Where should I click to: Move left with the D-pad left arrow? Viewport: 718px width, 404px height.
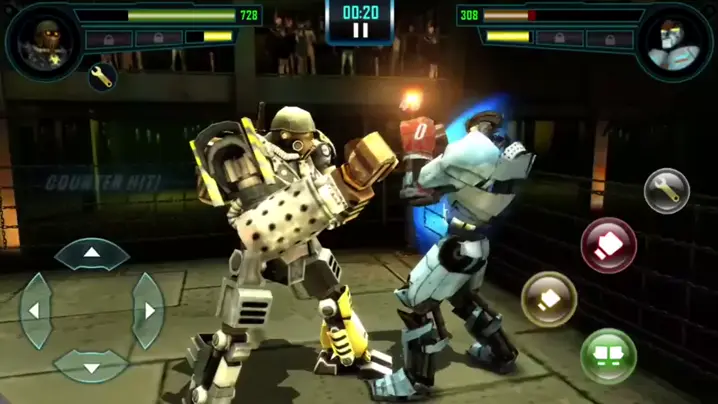pyautogui.click(x=35, y=311)
